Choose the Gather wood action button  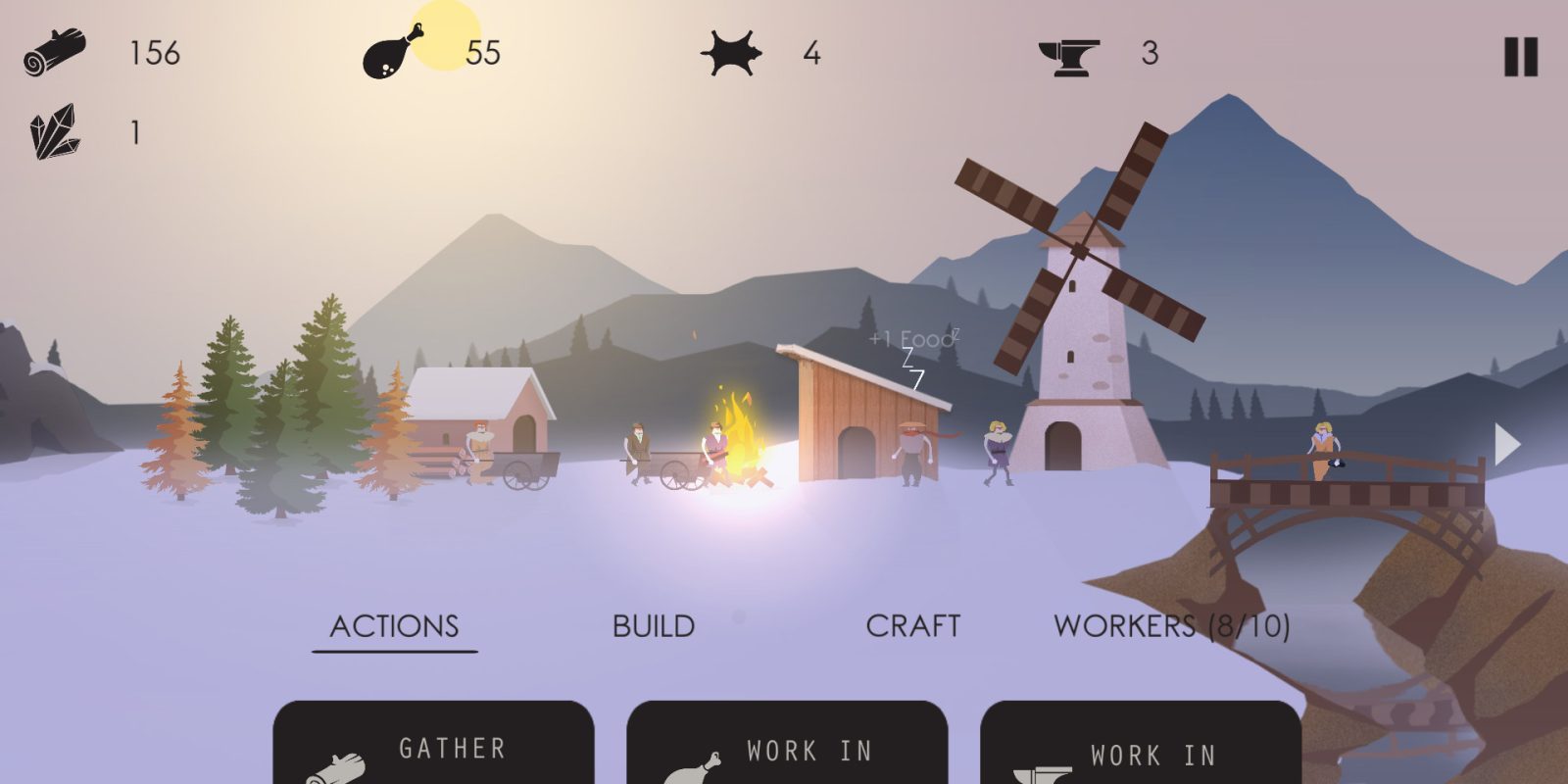click(x=433, y=747)
